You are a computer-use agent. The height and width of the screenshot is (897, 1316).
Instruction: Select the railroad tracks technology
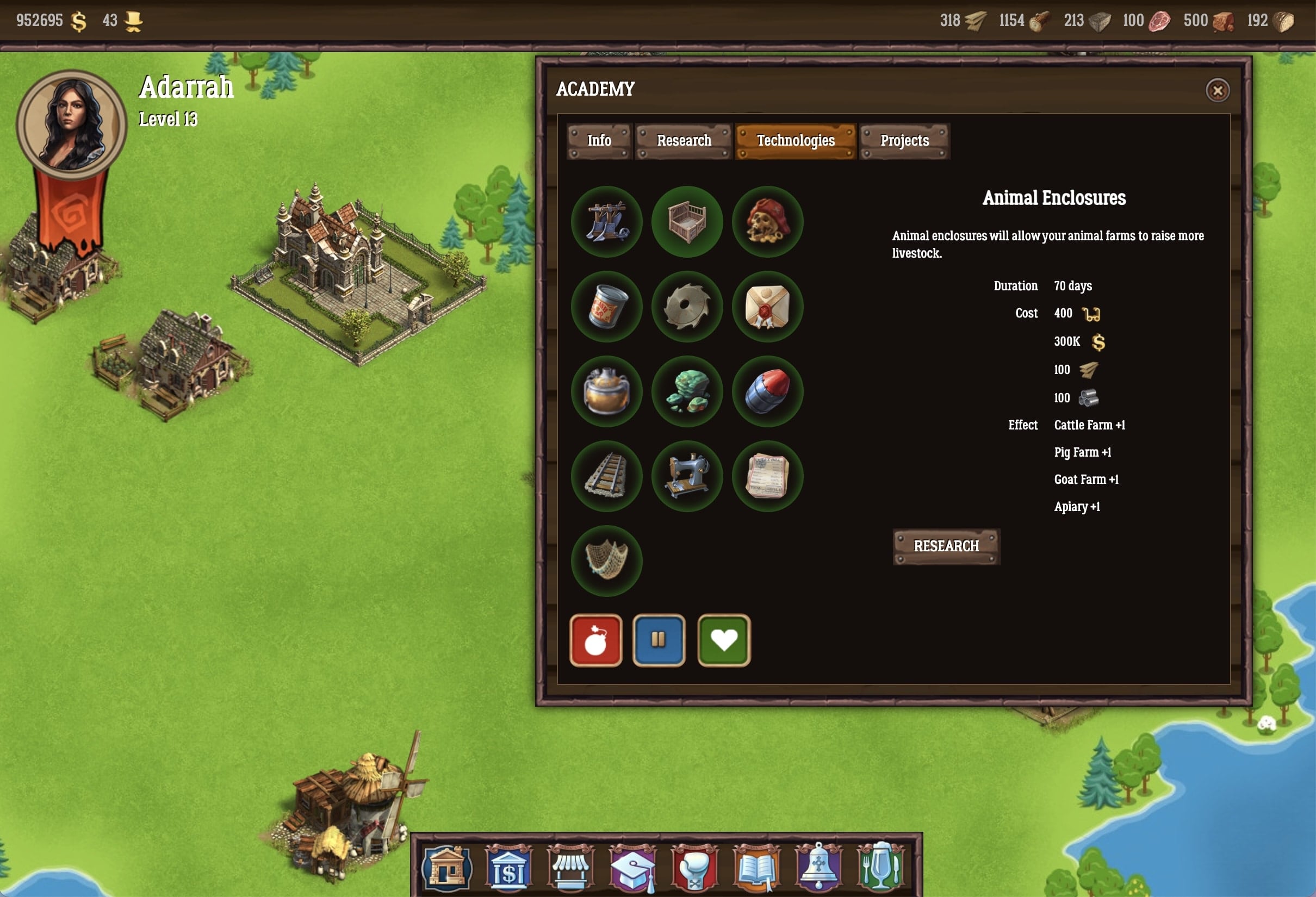[606, 477]
